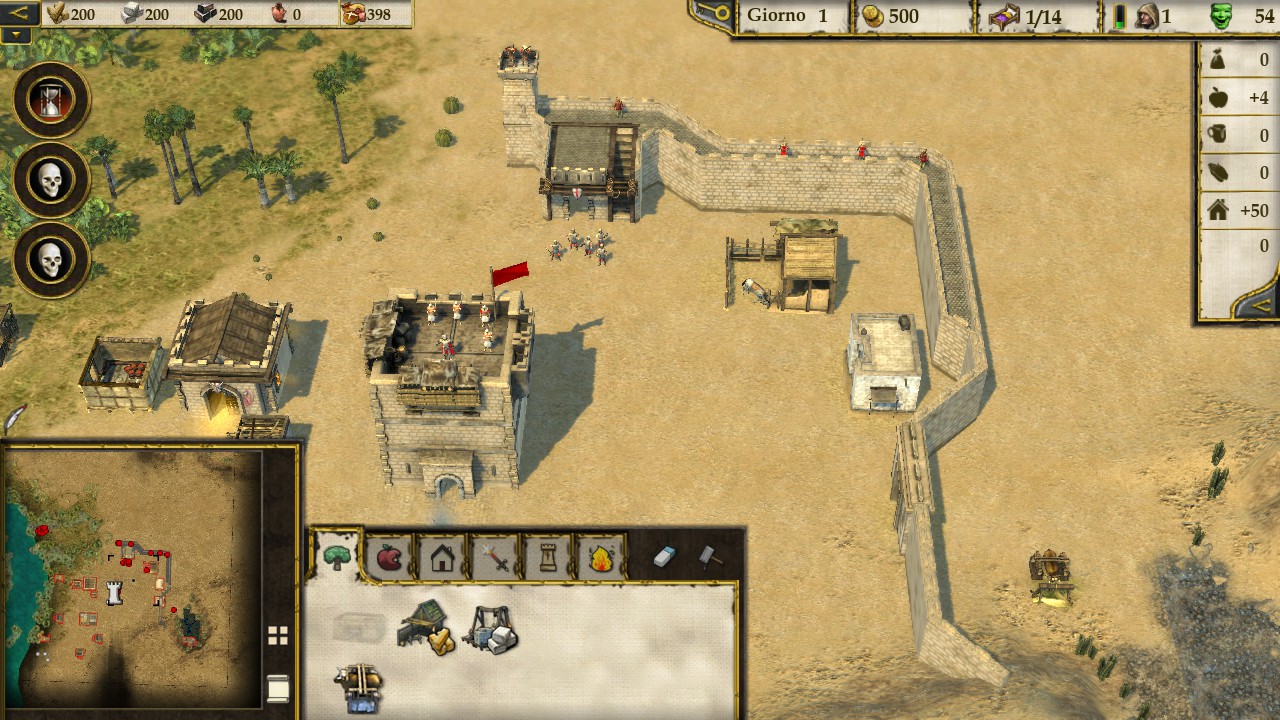The height and width of the screenshot is (720, 1280).
Task: Click the upper skull button
Action: tap(51, 180)
